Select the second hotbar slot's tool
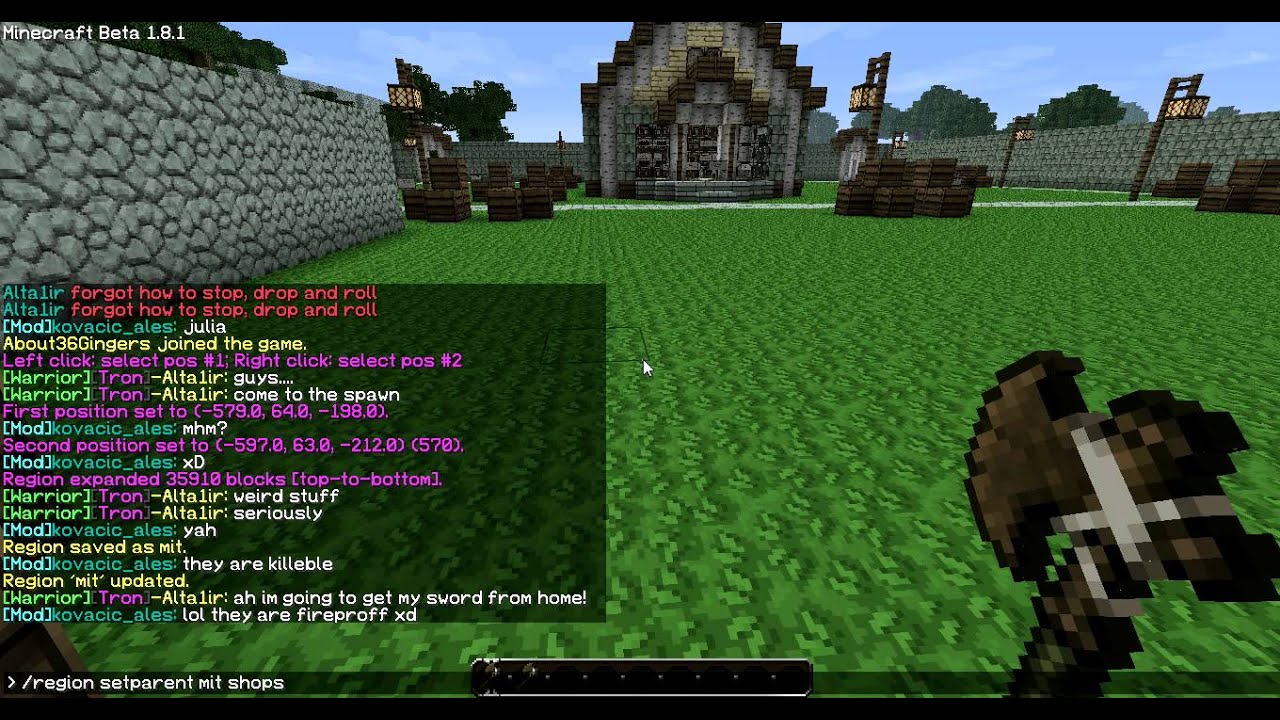 527,677
